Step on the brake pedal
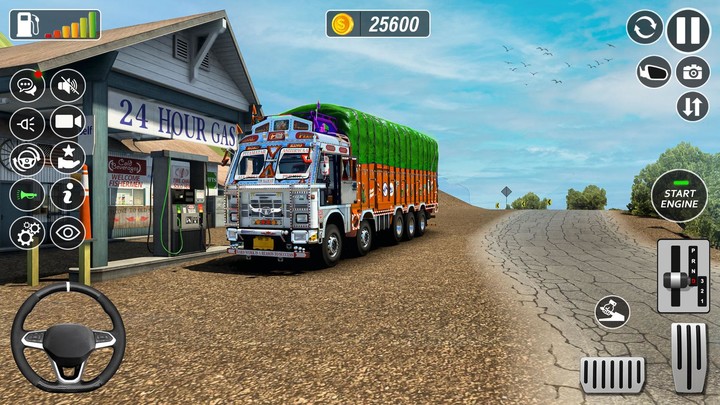The height and width of the screenshot is (405, 720). click(612, 374)
